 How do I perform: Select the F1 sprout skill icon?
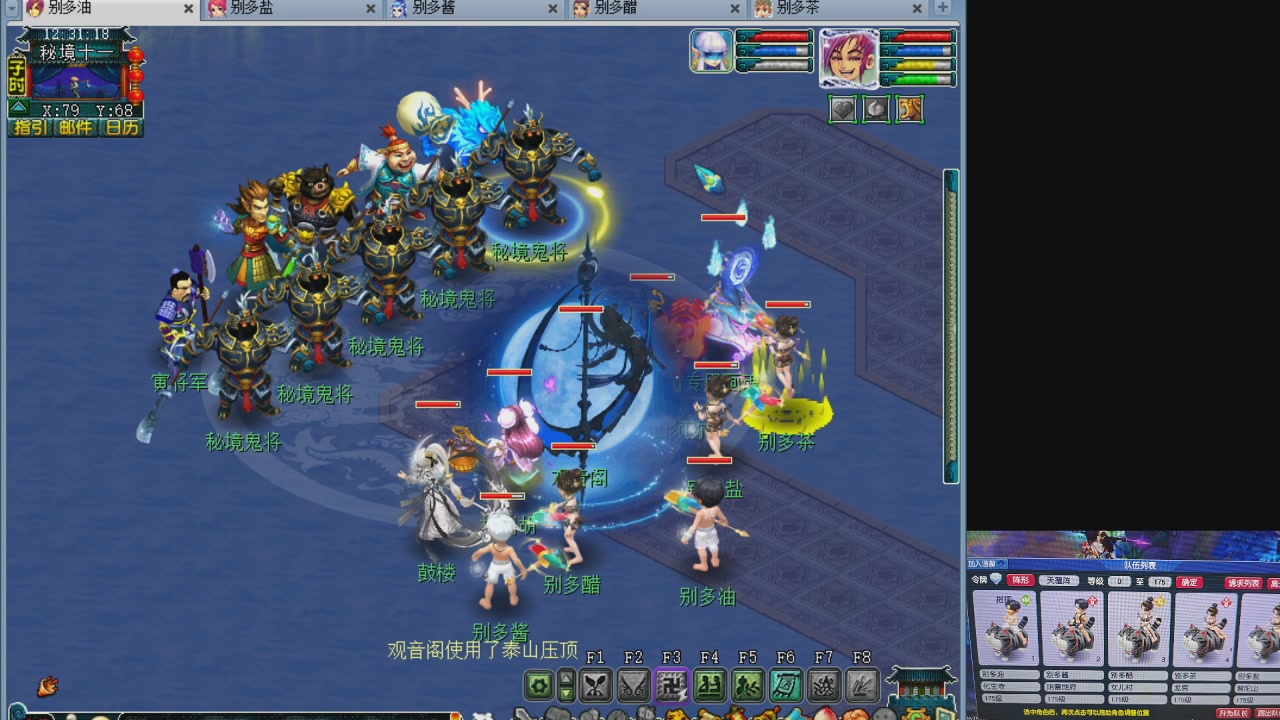coord(597,683)
